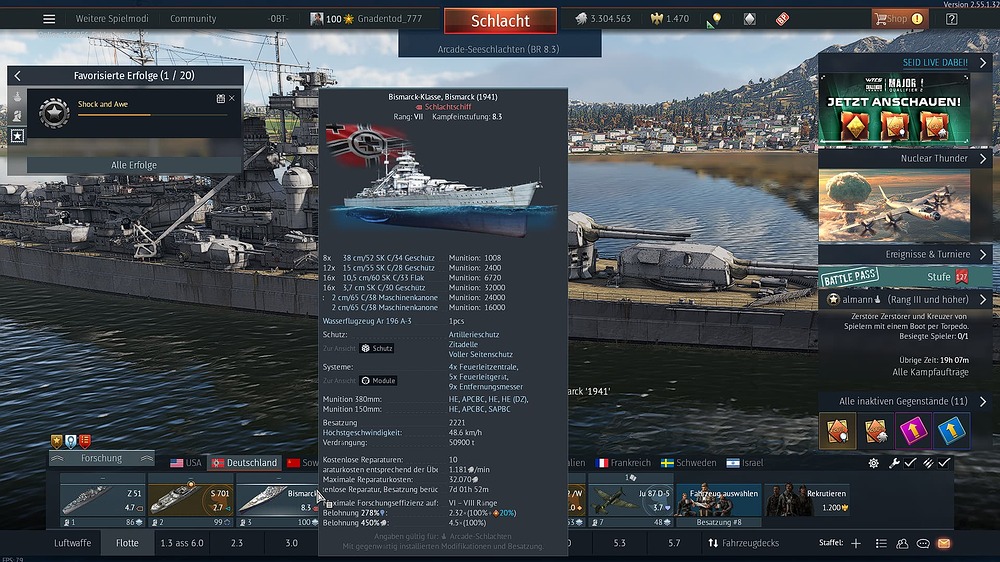Viewport: 1000px width, 562px height.
Task: Open the Forschung research tree
Action: [101, 458]
